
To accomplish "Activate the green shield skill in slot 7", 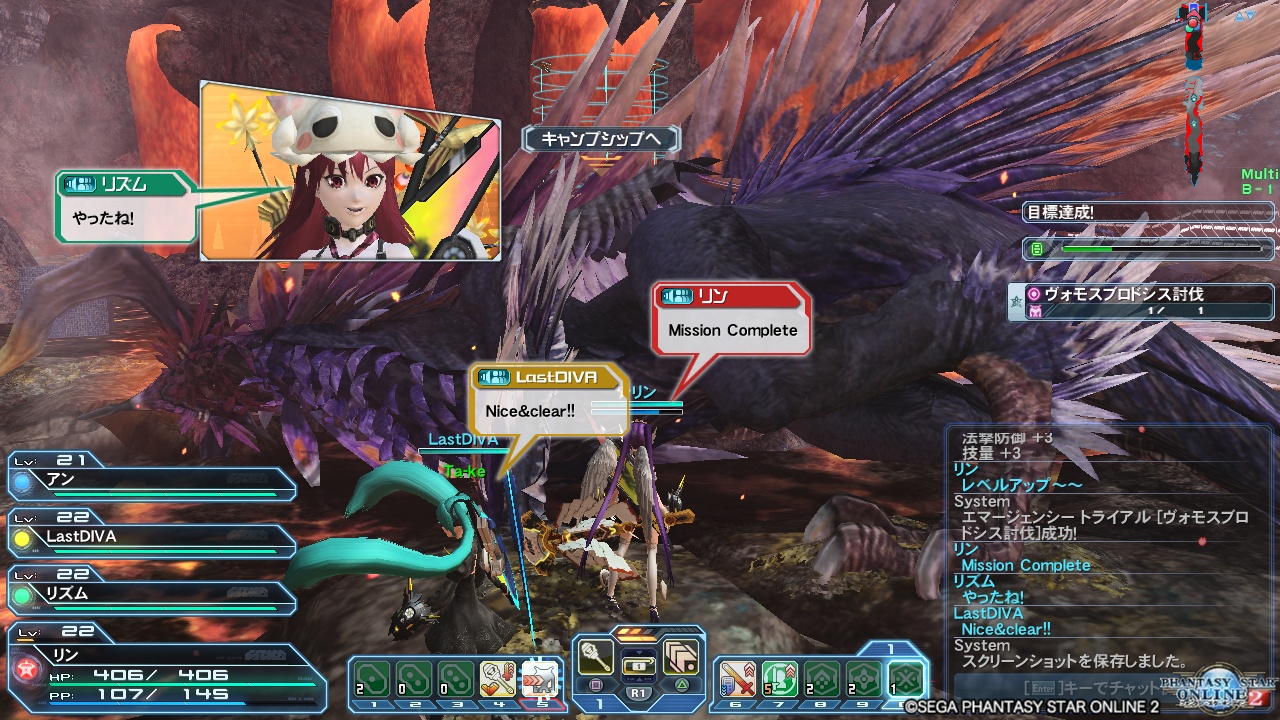I will pyautogui.click(x=780, y=679).
